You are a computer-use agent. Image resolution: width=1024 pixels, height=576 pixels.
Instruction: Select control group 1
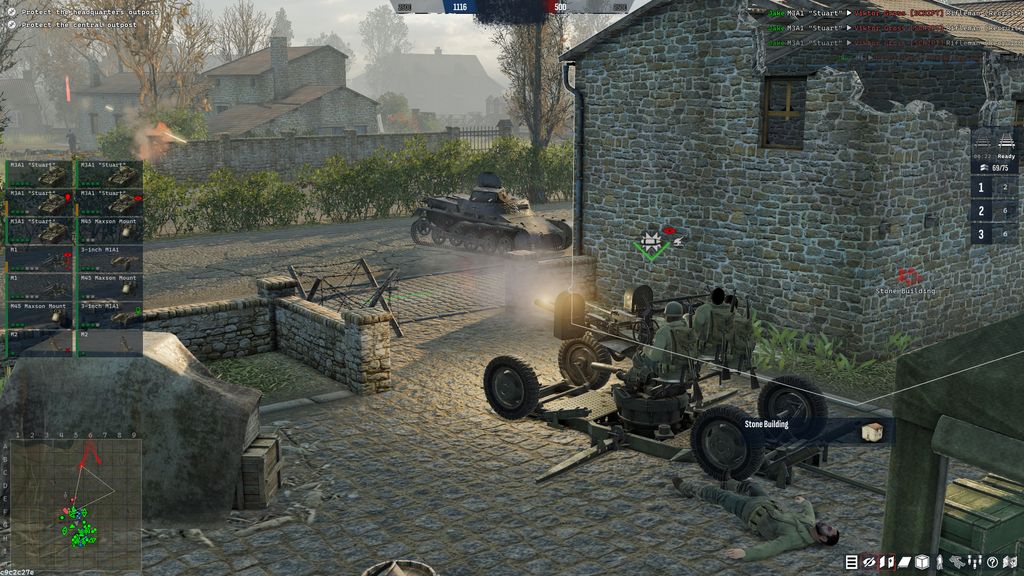[x=981, y=188]
